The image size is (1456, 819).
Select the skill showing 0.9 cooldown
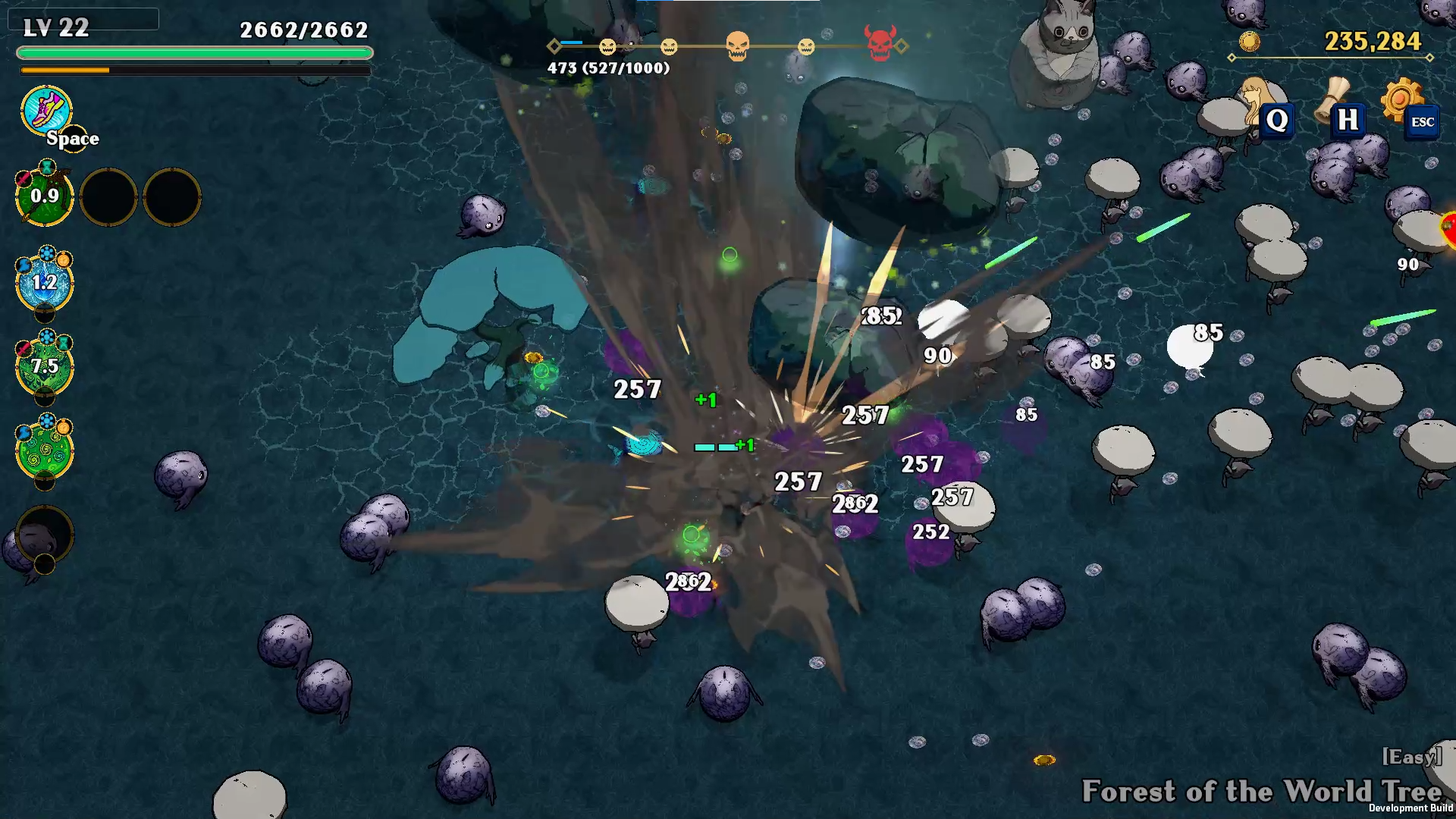coord(45,197)
